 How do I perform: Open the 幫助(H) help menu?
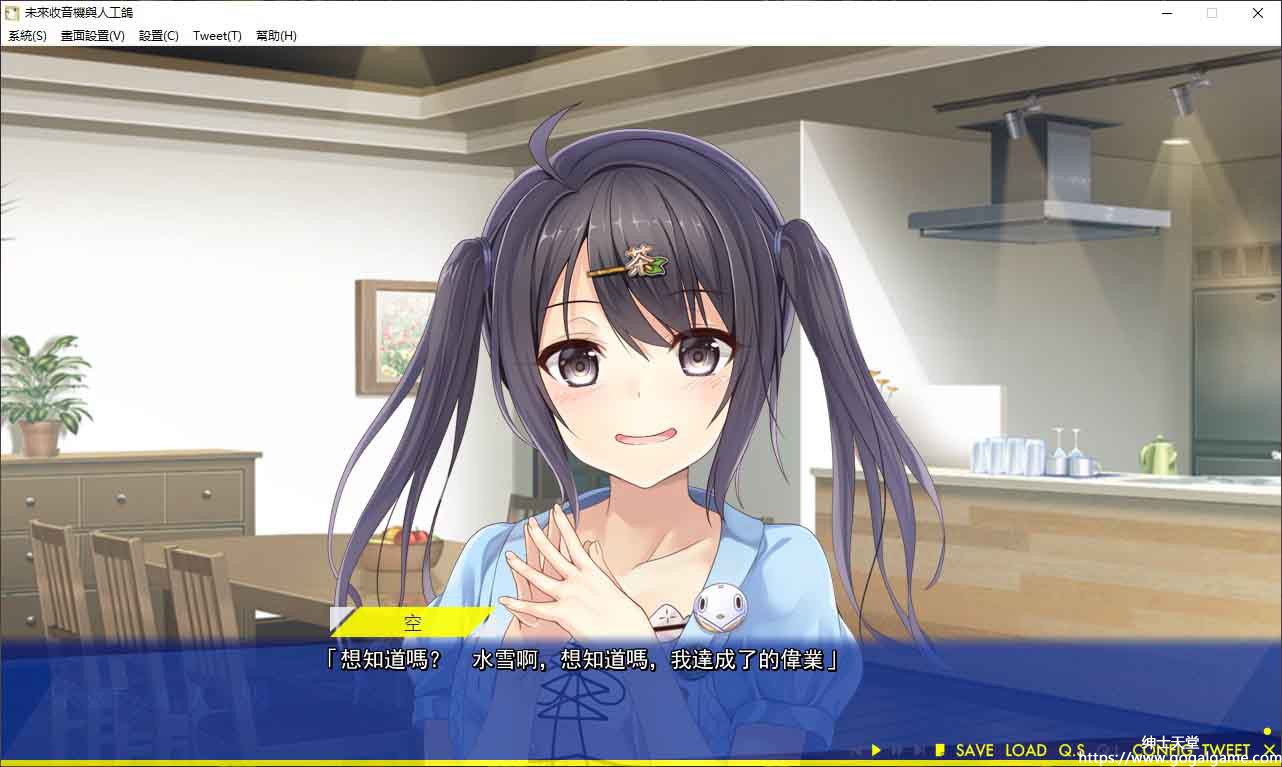point(276,36)
